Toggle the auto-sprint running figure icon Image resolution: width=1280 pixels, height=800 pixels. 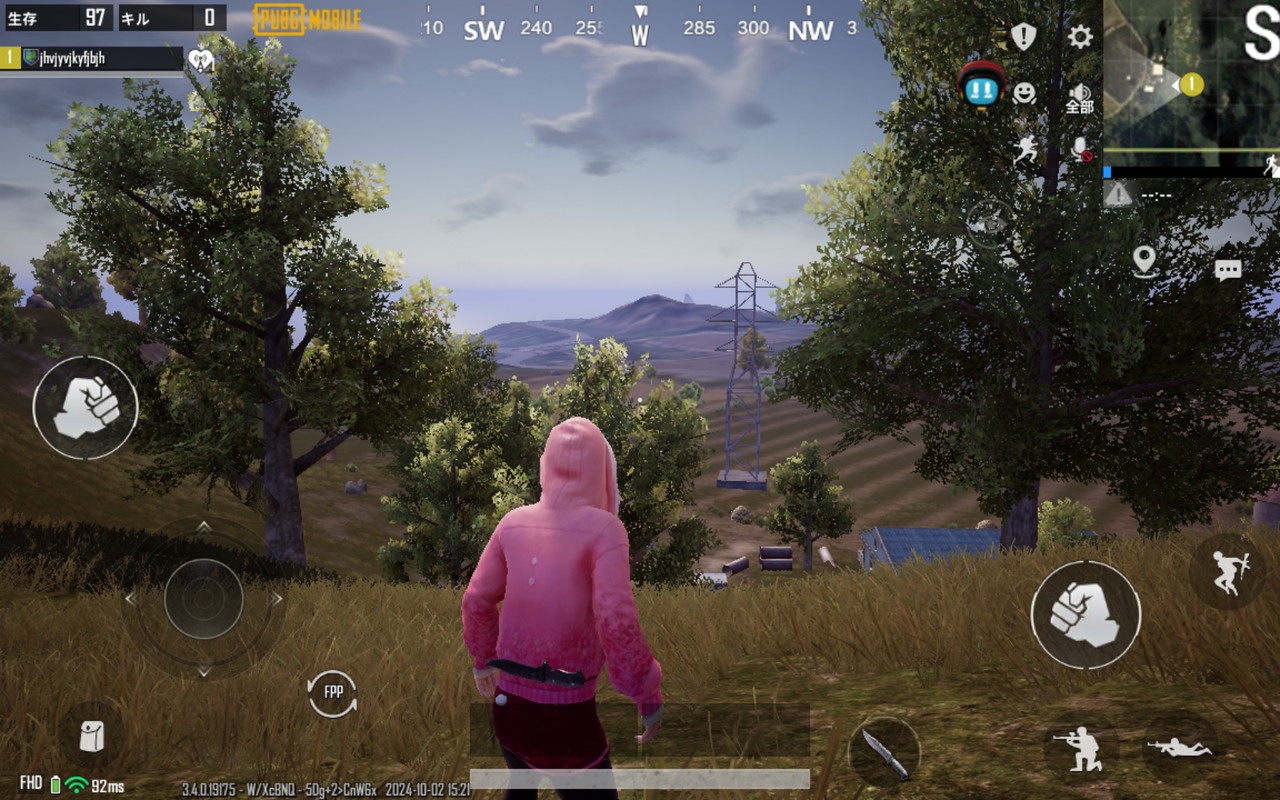pyautogui.click(x=1025, y=150)
